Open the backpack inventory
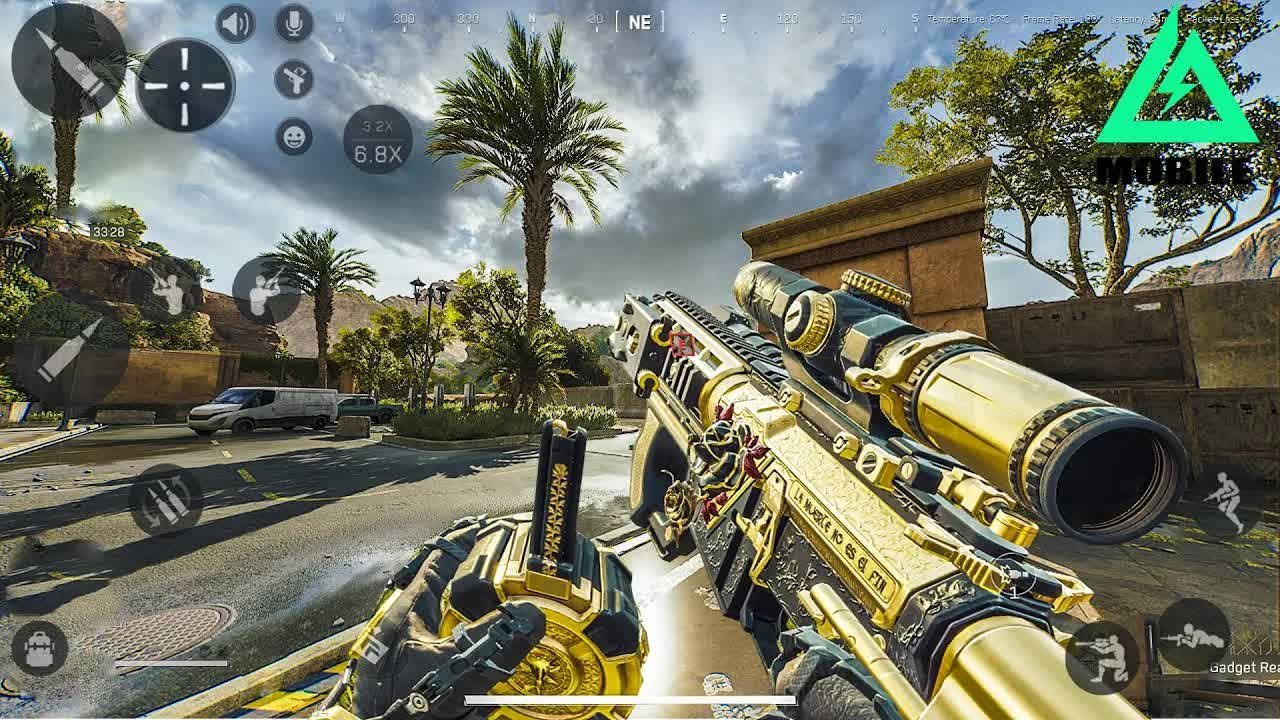Viewport: 1280px width, 720px height. pos(40,648)
